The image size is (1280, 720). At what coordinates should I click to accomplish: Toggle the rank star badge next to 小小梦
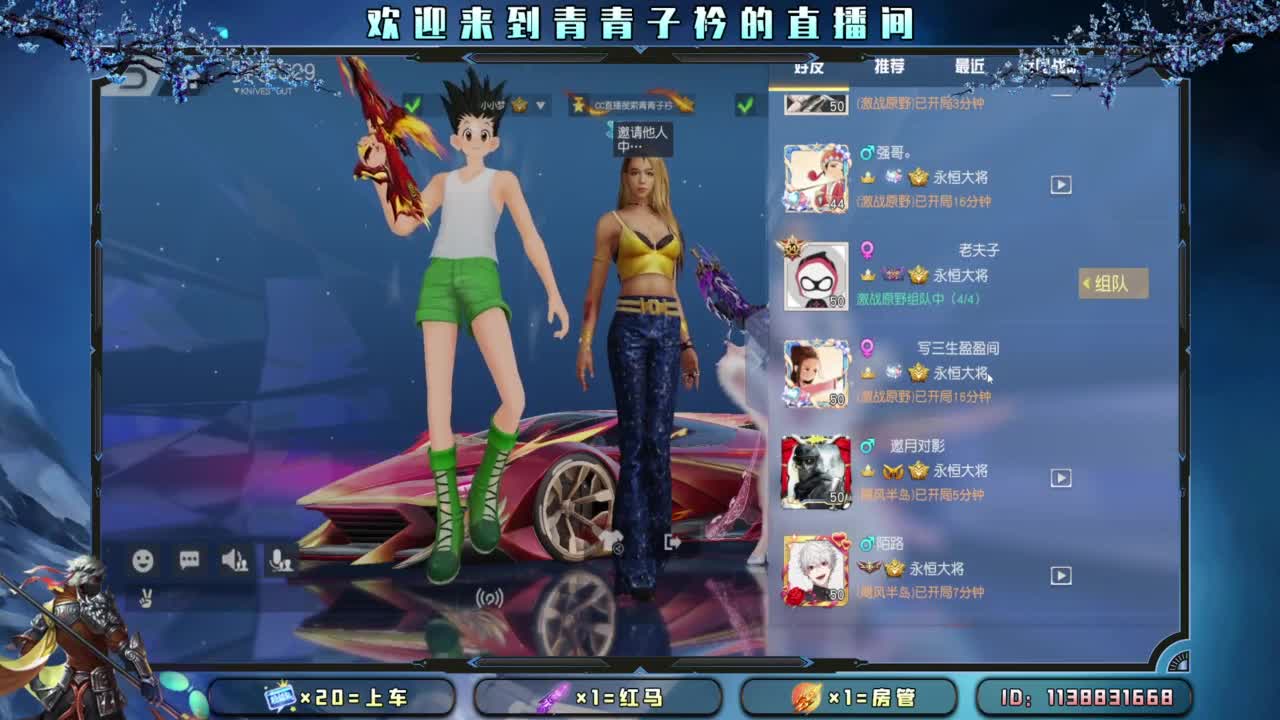click(x=520, y=106)
